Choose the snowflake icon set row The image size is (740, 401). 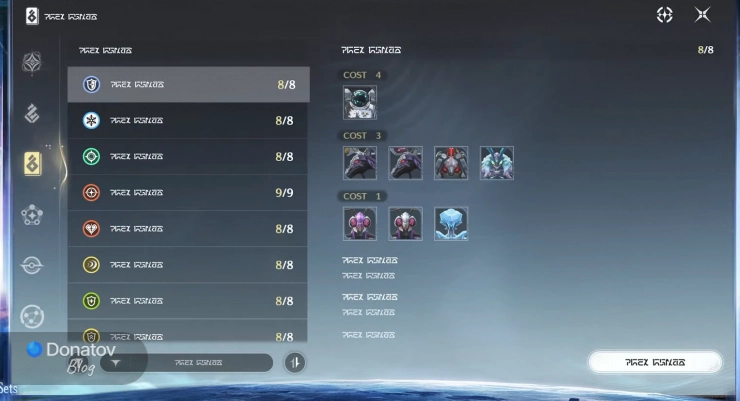tap(188, 121)
